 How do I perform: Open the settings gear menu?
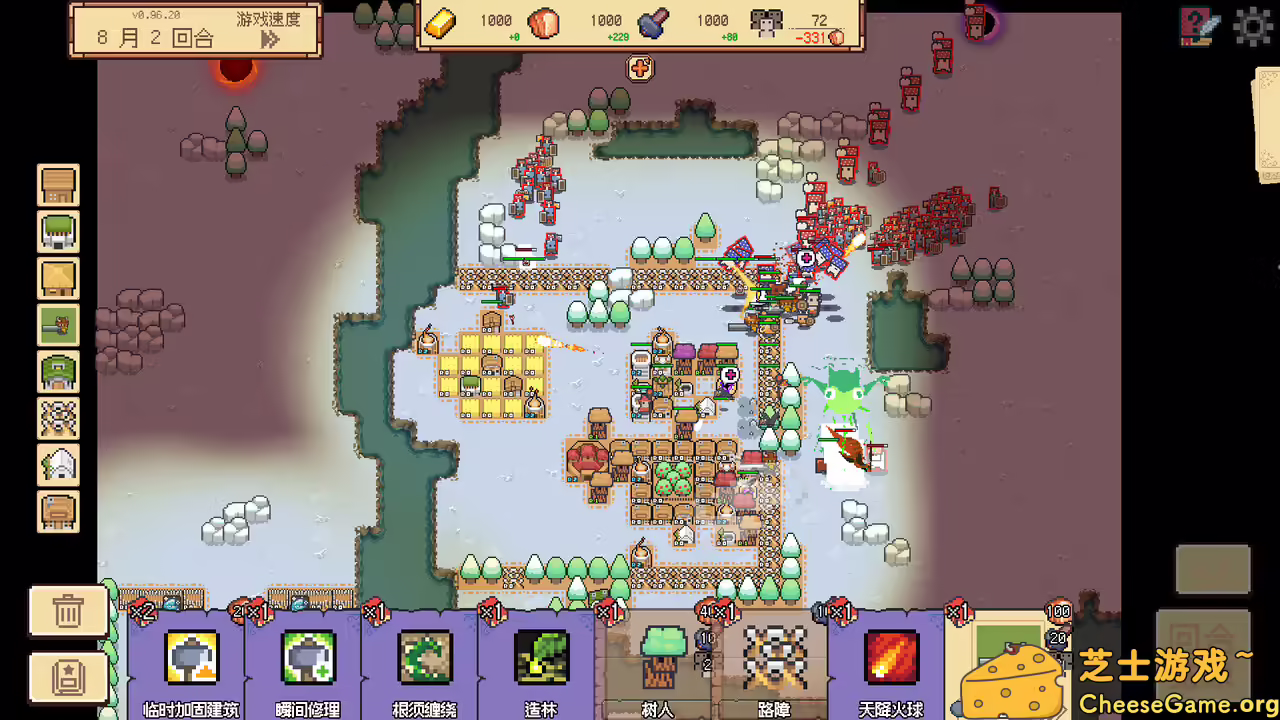(1252, 27)
